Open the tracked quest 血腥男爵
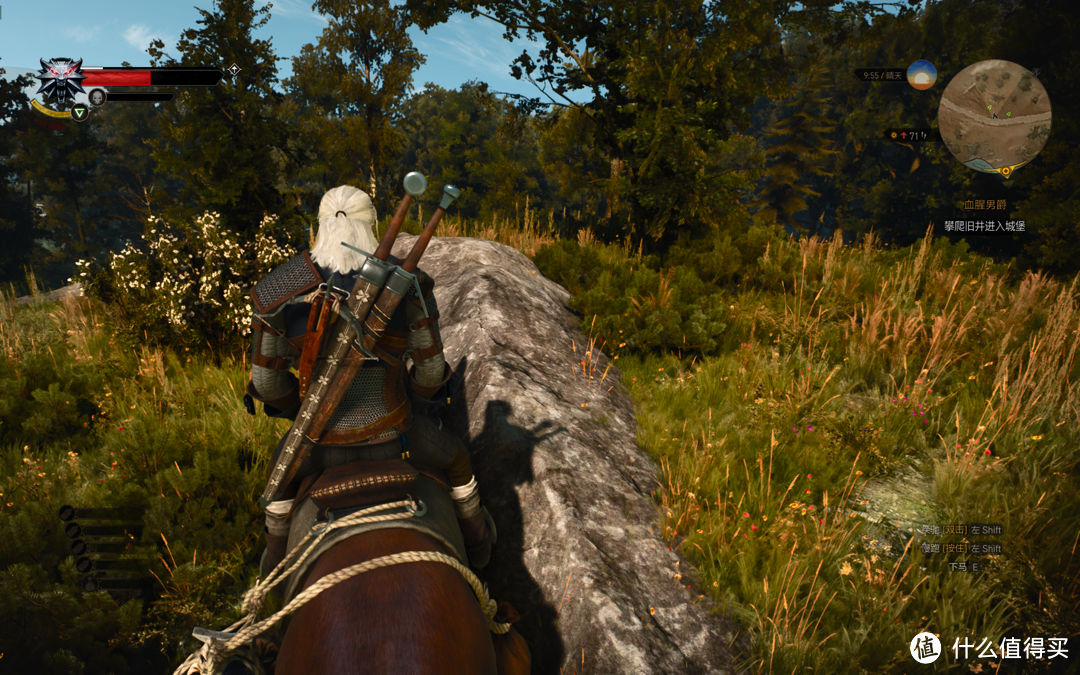This screenshot has width=1080, height=675. [984, 205]
